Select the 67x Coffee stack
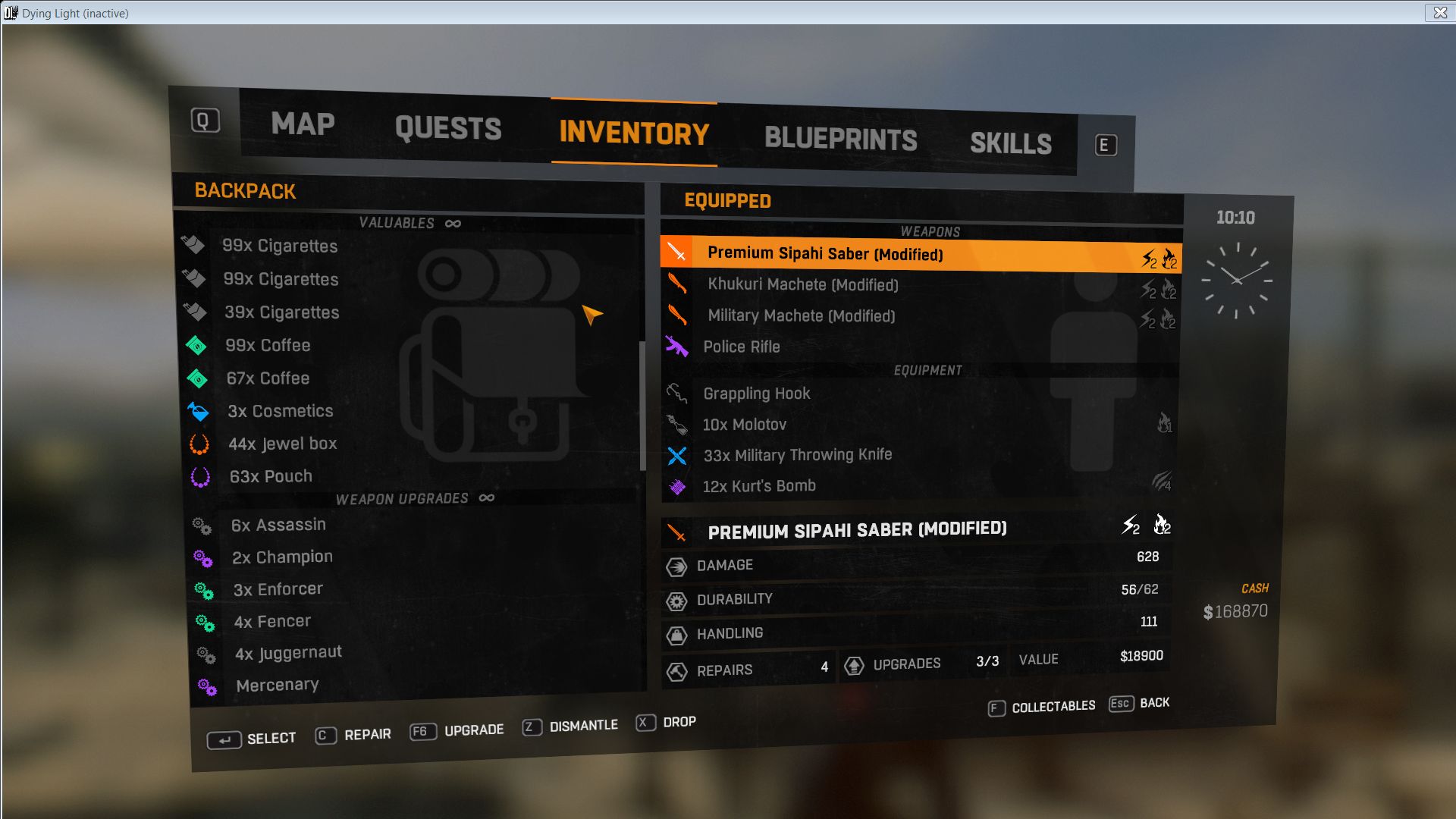Viewport: 1456px width, 819px height. [268, 378]
